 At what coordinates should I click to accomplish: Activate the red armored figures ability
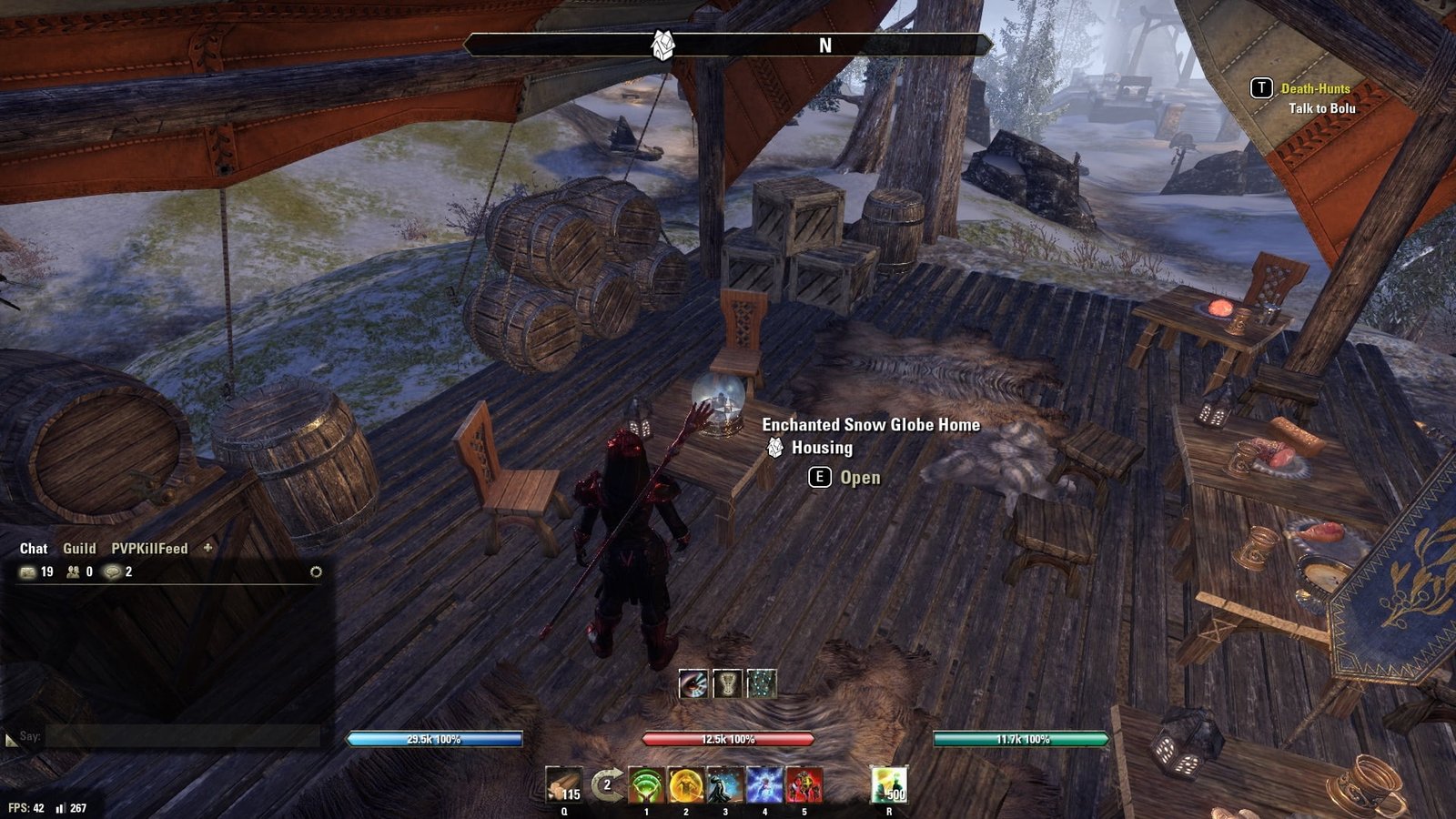point(804,785)
